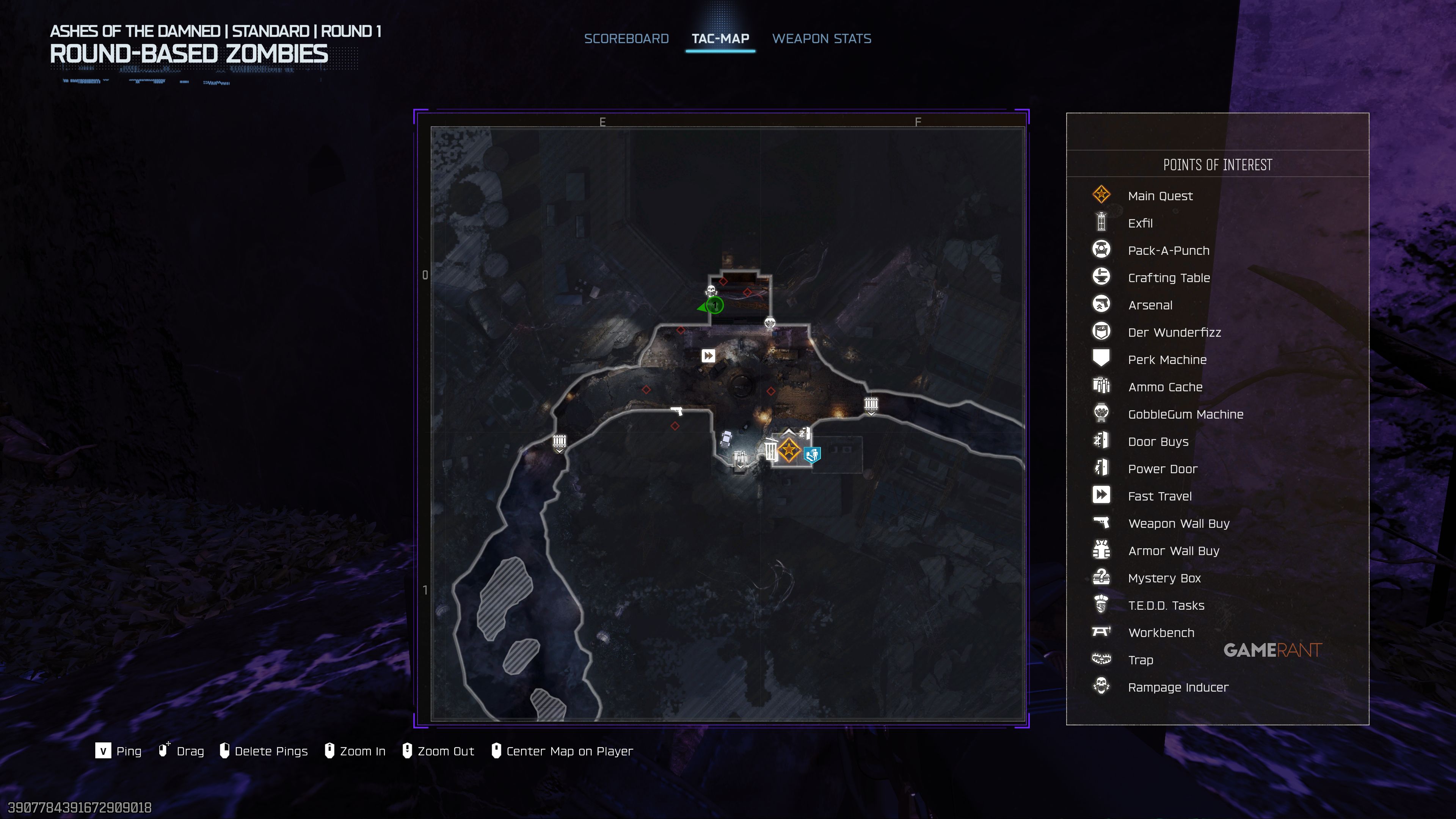The height and width of the screenshot is (819, 1456).
Task: Select the Tac-Map tab
Action: 720,38
